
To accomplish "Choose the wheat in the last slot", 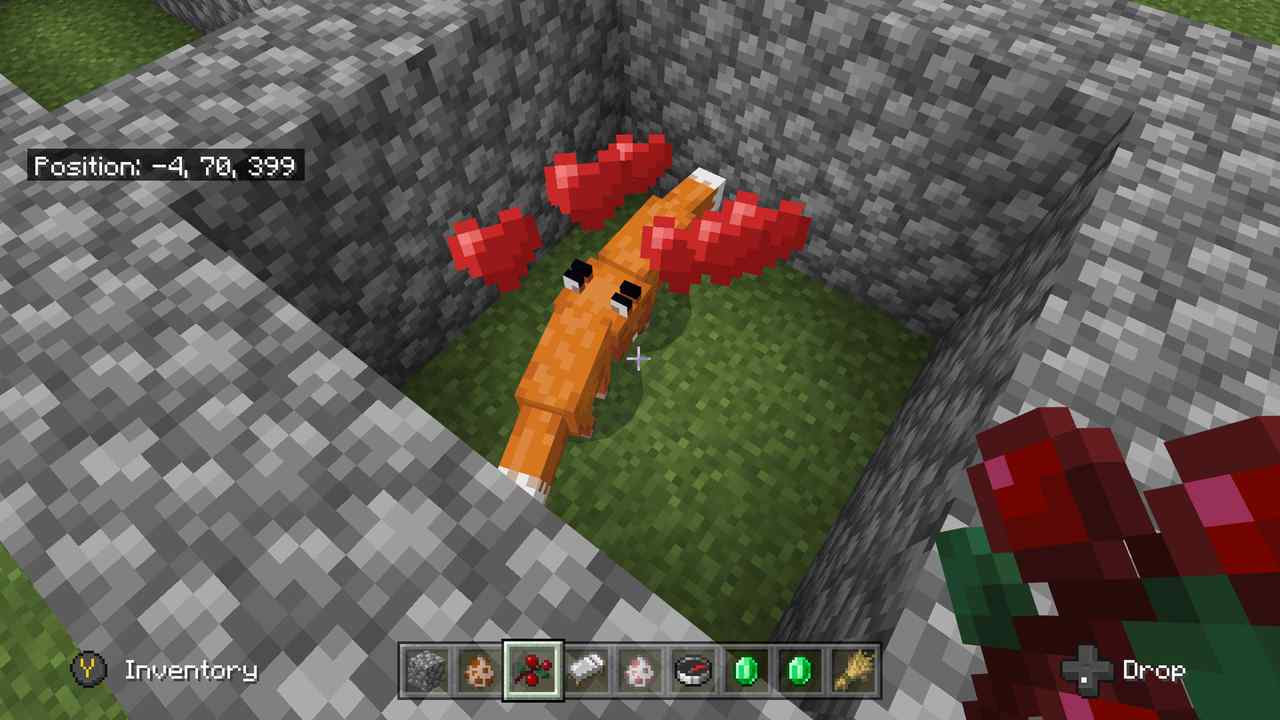I will [854, 670].
